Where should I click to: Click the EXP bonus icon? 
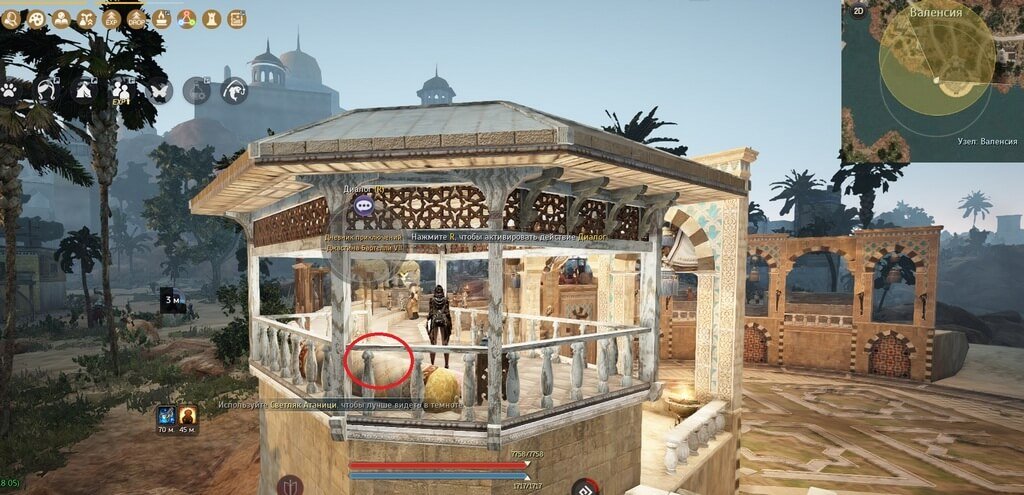click(112, 19)
